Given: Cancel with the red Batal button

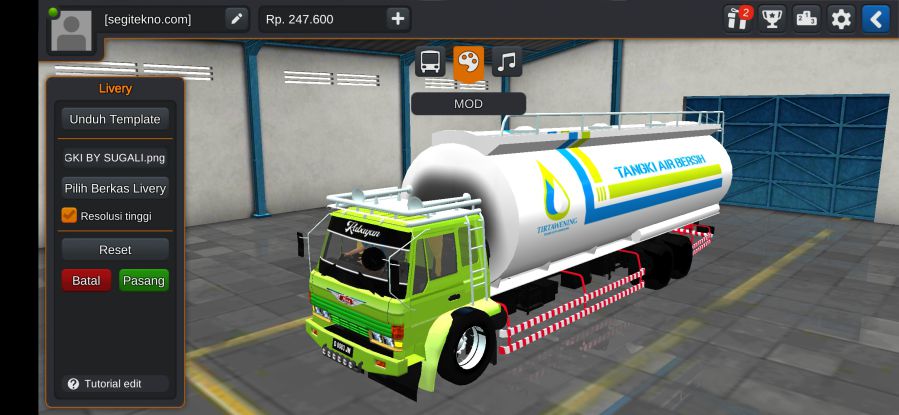Looking at the screenshot, I should 86,281.
